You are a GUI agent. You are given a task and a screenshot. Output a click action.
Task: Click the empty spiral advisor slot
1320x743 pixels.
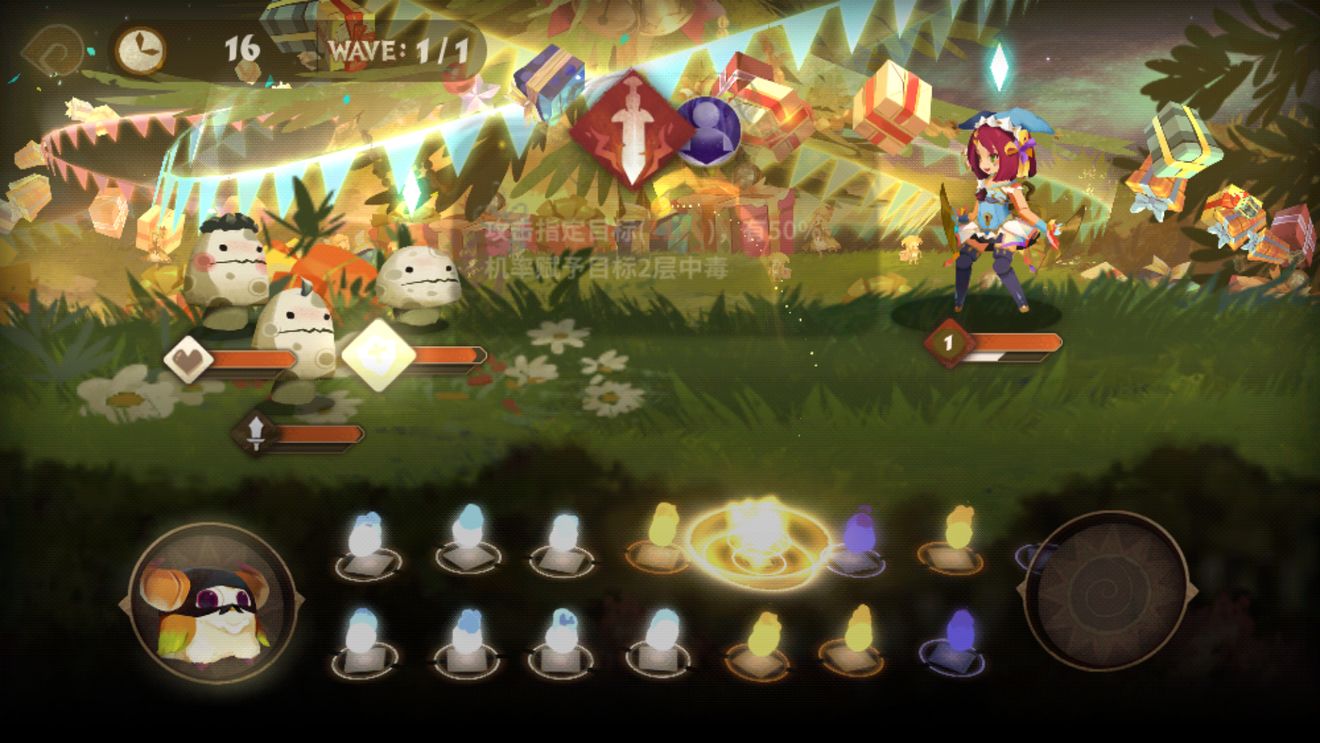[1106, 590]
